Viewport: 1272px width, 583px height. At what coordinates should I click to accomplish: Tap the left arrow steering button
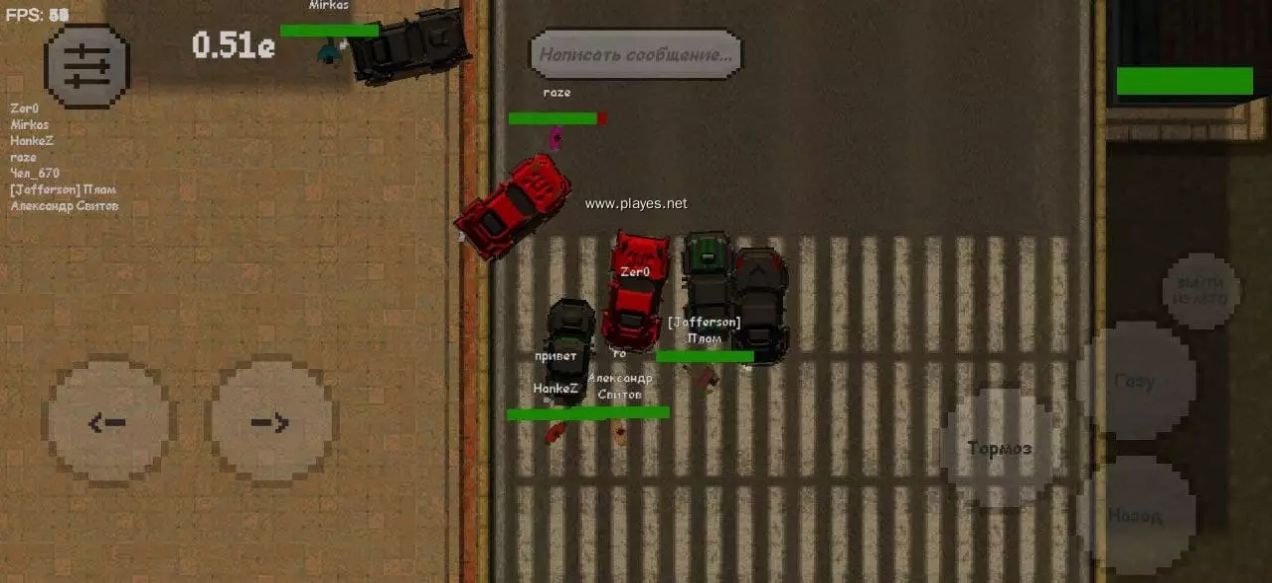(108, 422)
